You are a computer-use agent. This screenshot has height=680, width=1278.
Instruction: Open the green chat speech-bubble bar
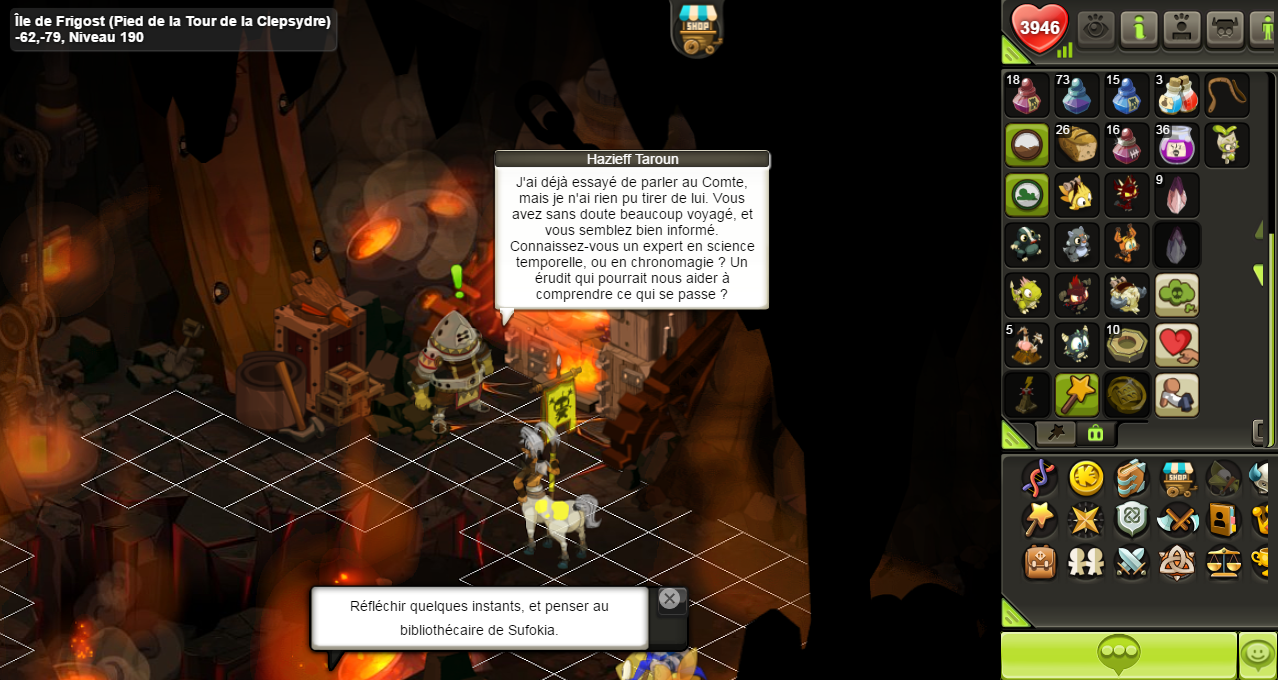[x=1118, y=655]
